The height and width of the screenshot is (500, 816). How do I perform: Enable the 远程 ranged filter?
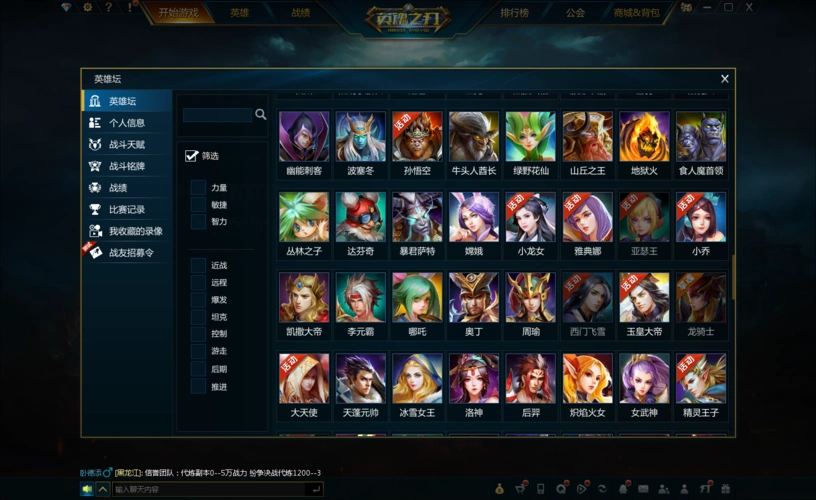tap(198, 283)
